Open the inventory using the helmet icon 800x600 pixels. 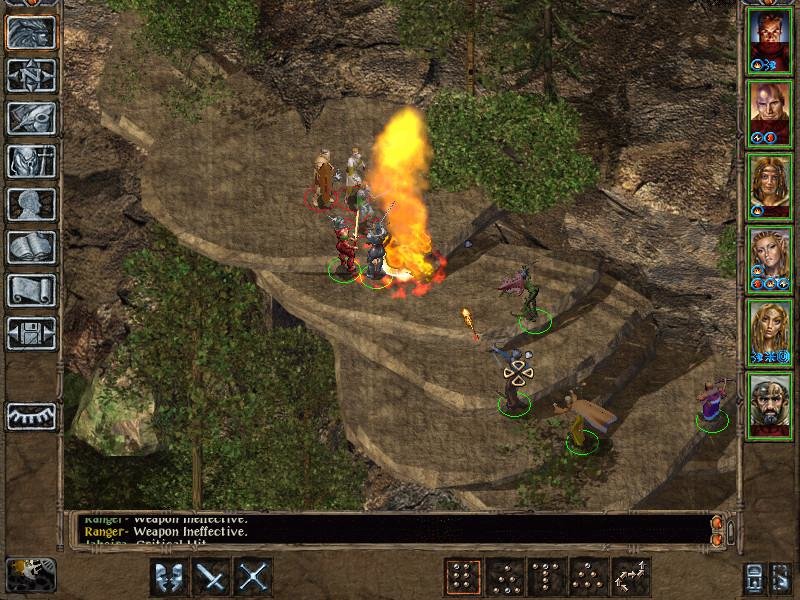pos(31,161)
